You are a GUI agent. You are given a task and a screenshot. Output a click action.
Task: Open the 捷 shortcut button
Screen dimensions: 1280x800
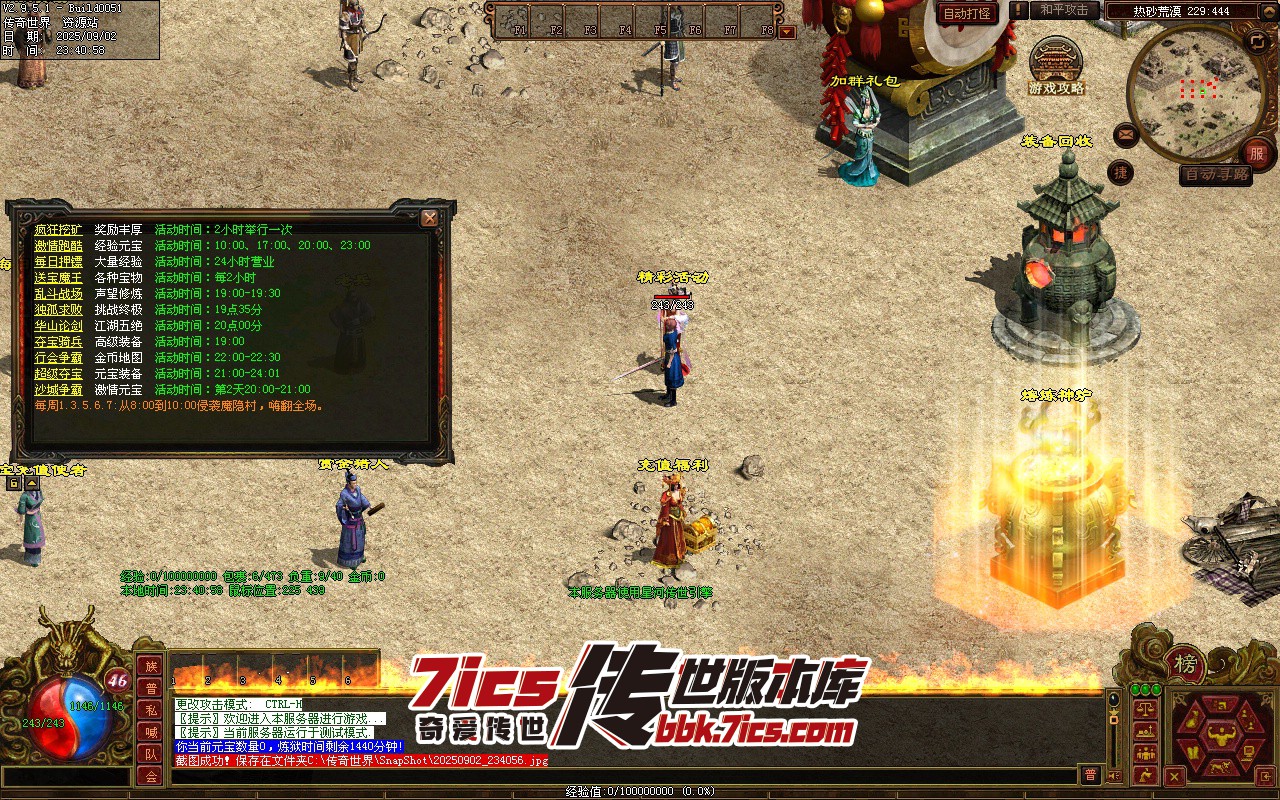1121,173
